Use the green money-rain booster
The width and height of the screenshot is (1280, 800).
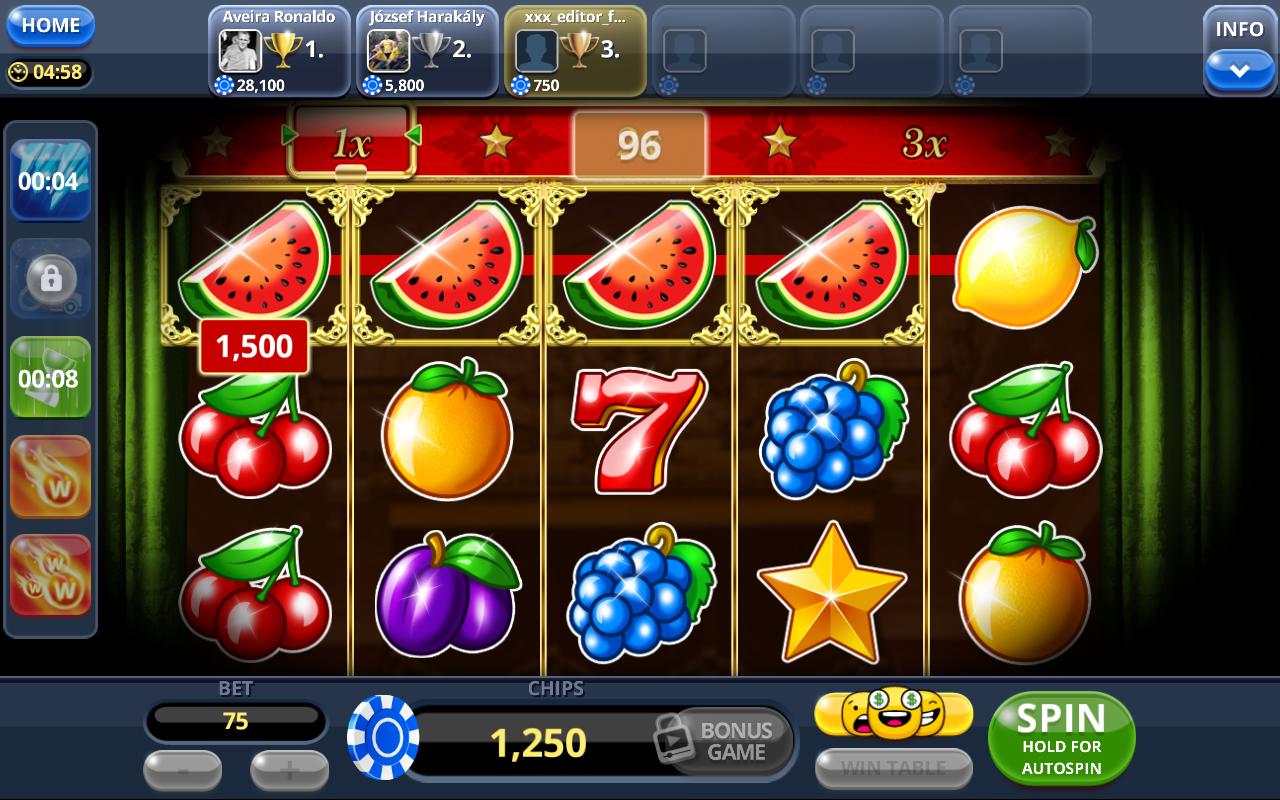coord(50,375)
